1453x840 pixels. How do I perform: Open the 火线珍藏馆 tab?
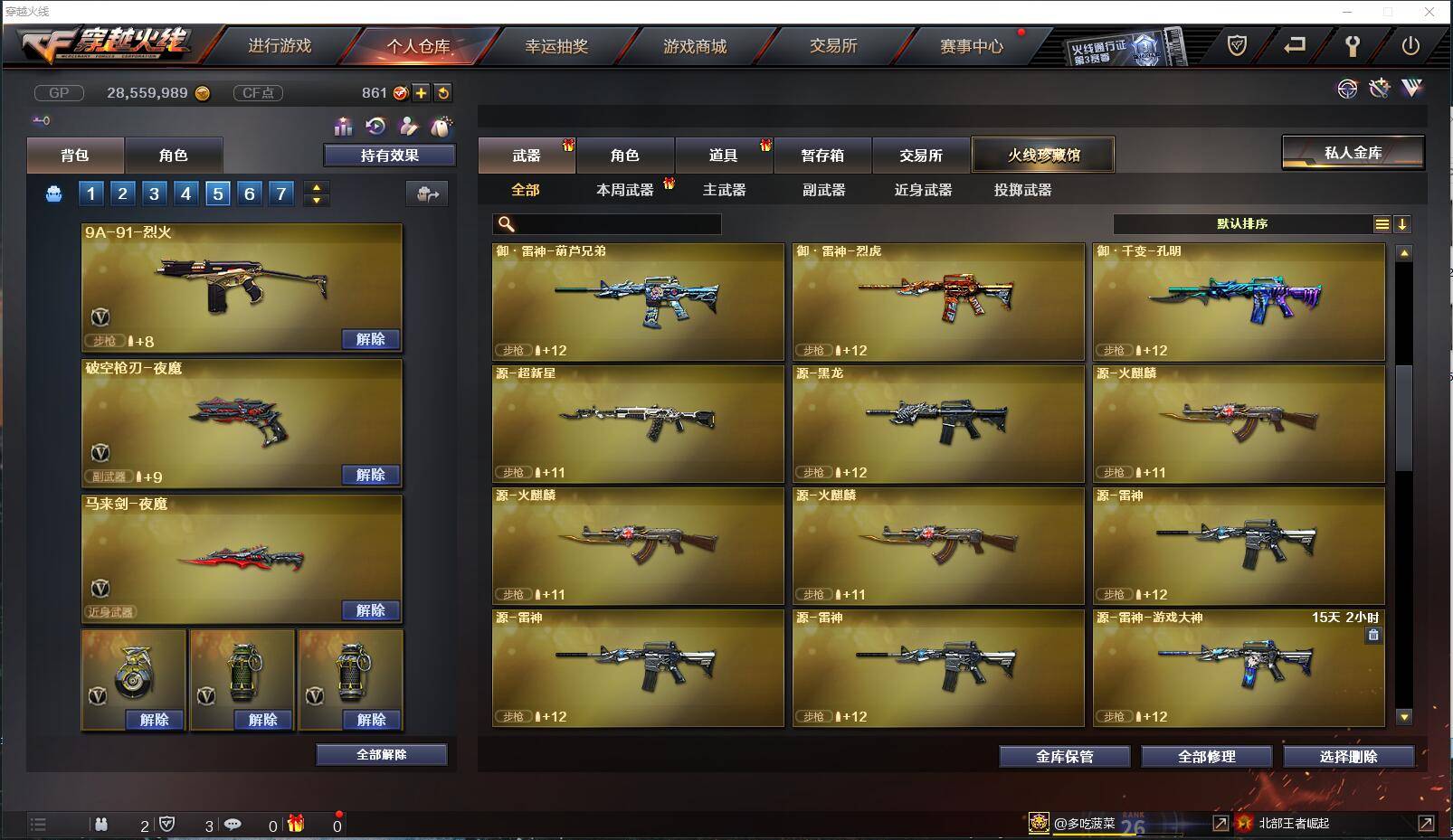1042,154
